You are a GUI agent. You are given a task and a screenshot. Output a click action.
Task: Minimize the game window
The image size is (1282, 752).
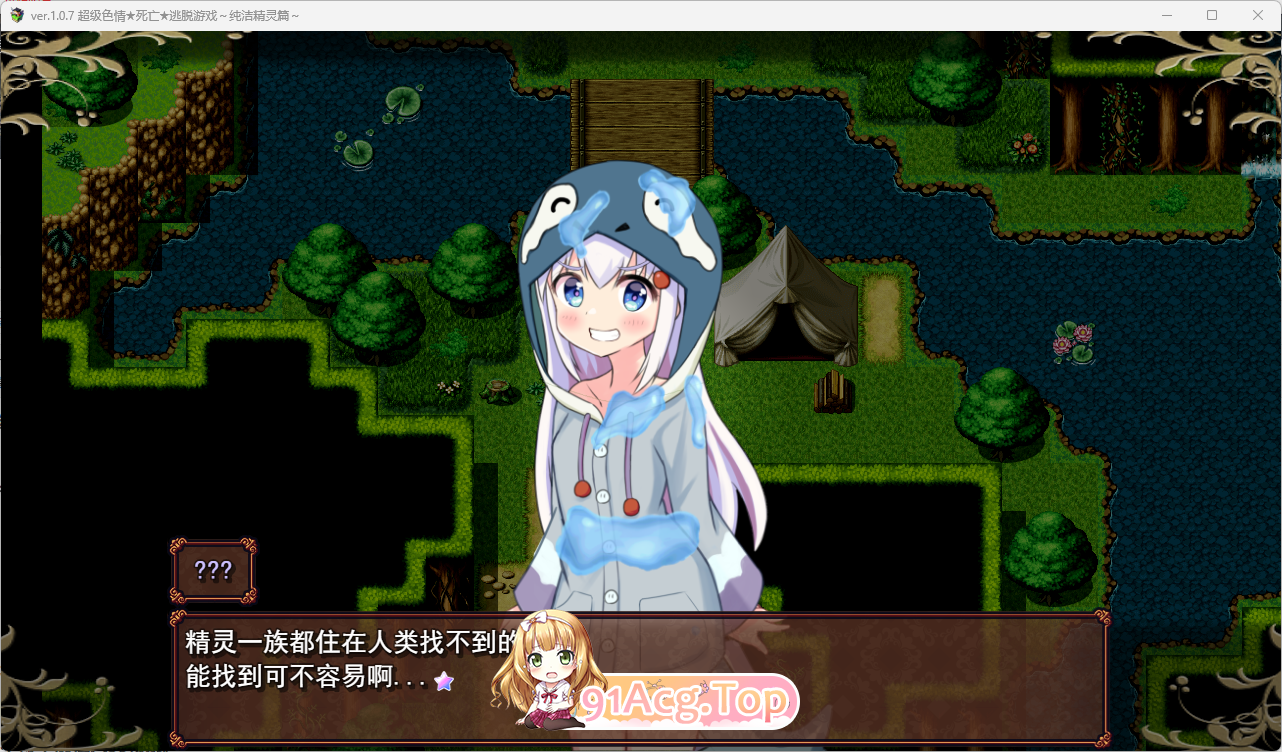point(1166,15)
